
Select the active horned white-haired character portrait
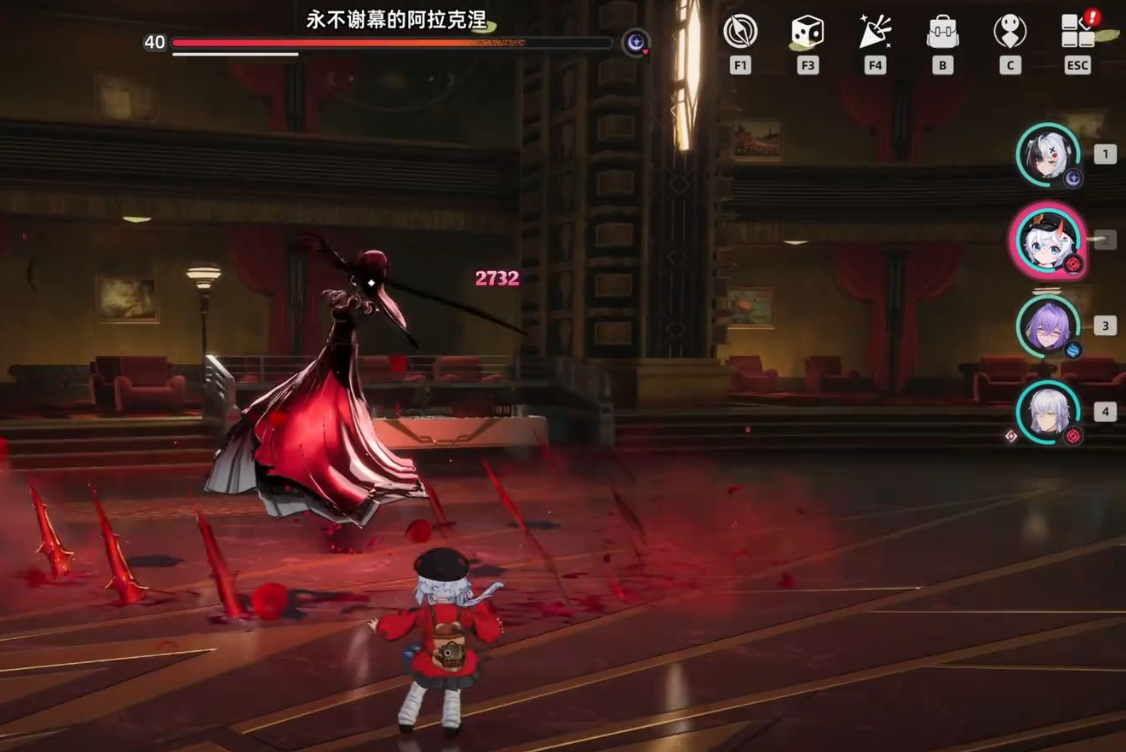[1047, 240]
